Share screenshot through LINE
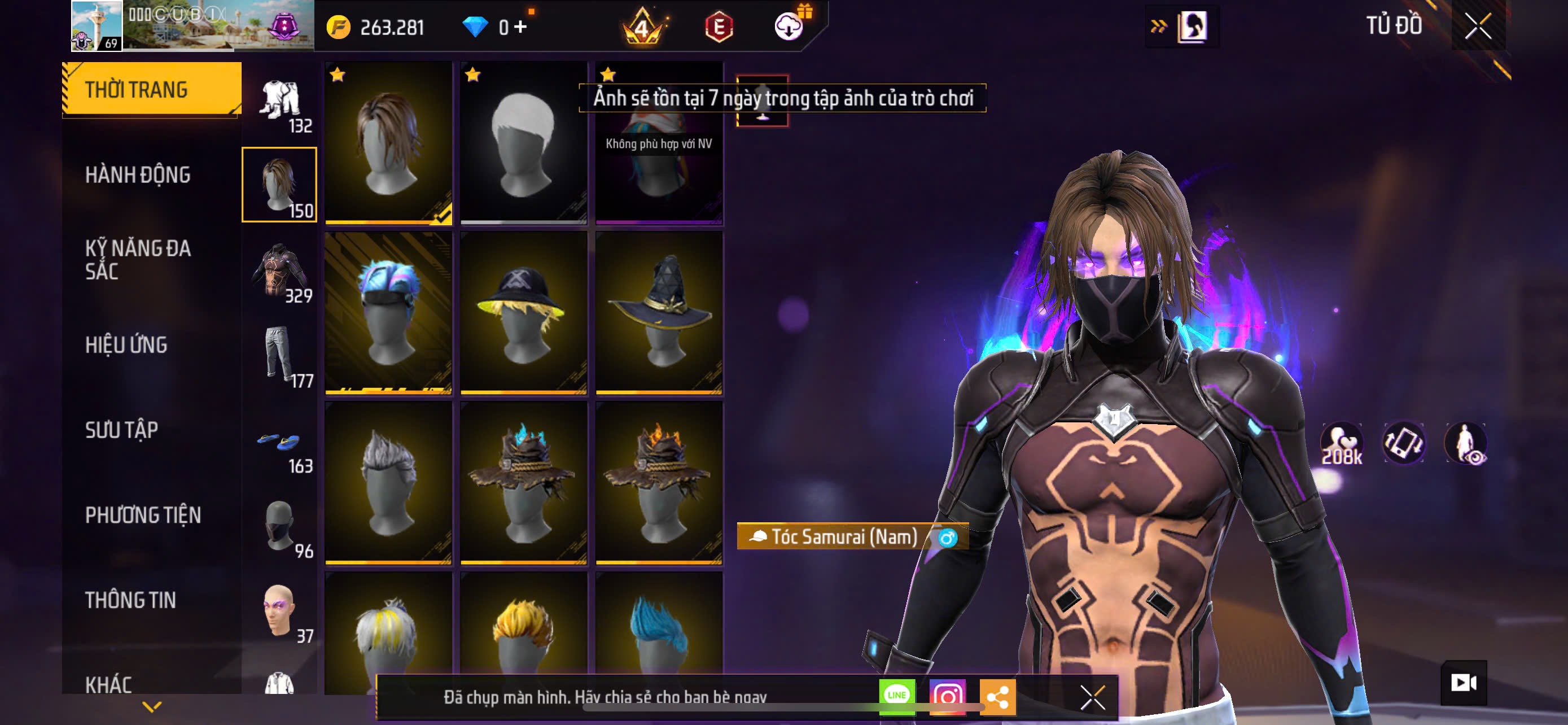 [897, 696]
